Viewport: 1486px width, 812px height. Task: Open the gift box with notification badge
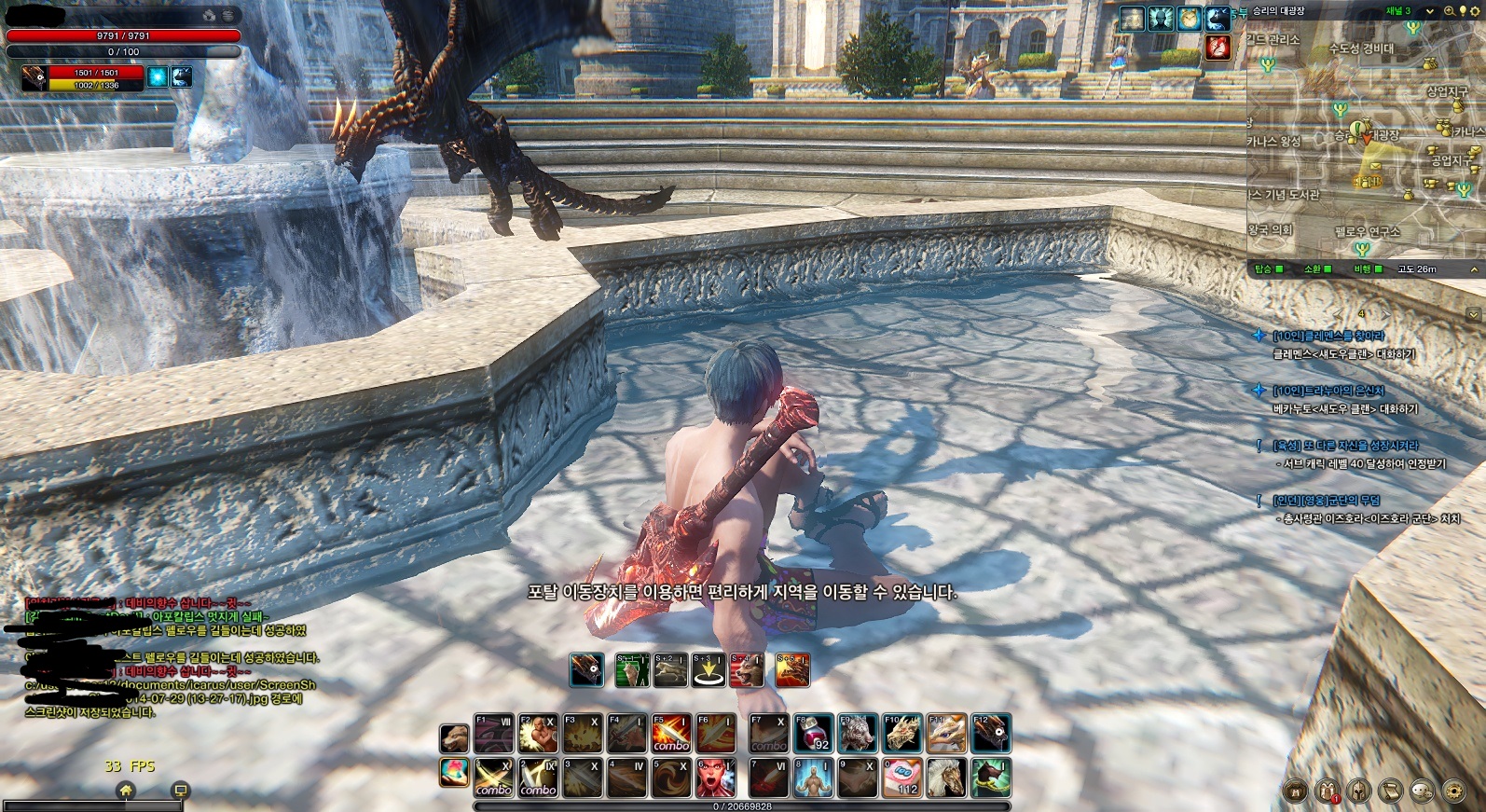coord(1327,791)
